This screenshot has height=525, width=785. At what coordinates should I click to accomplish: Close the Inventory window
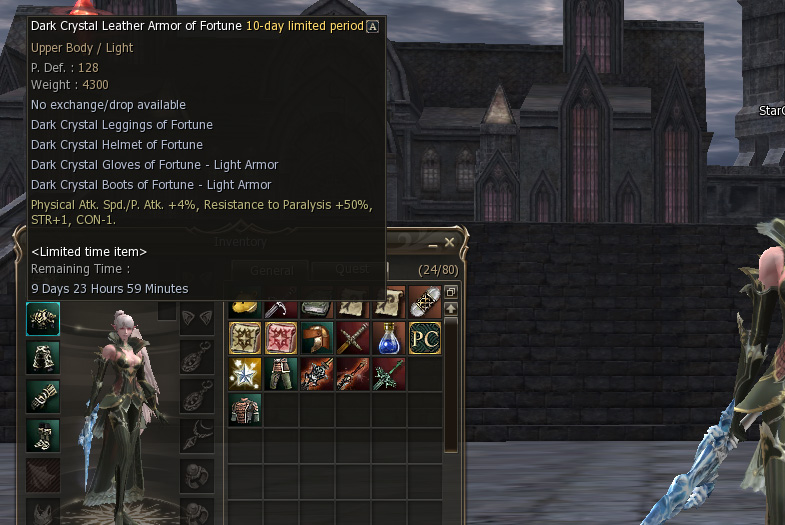tap(449, 242)
